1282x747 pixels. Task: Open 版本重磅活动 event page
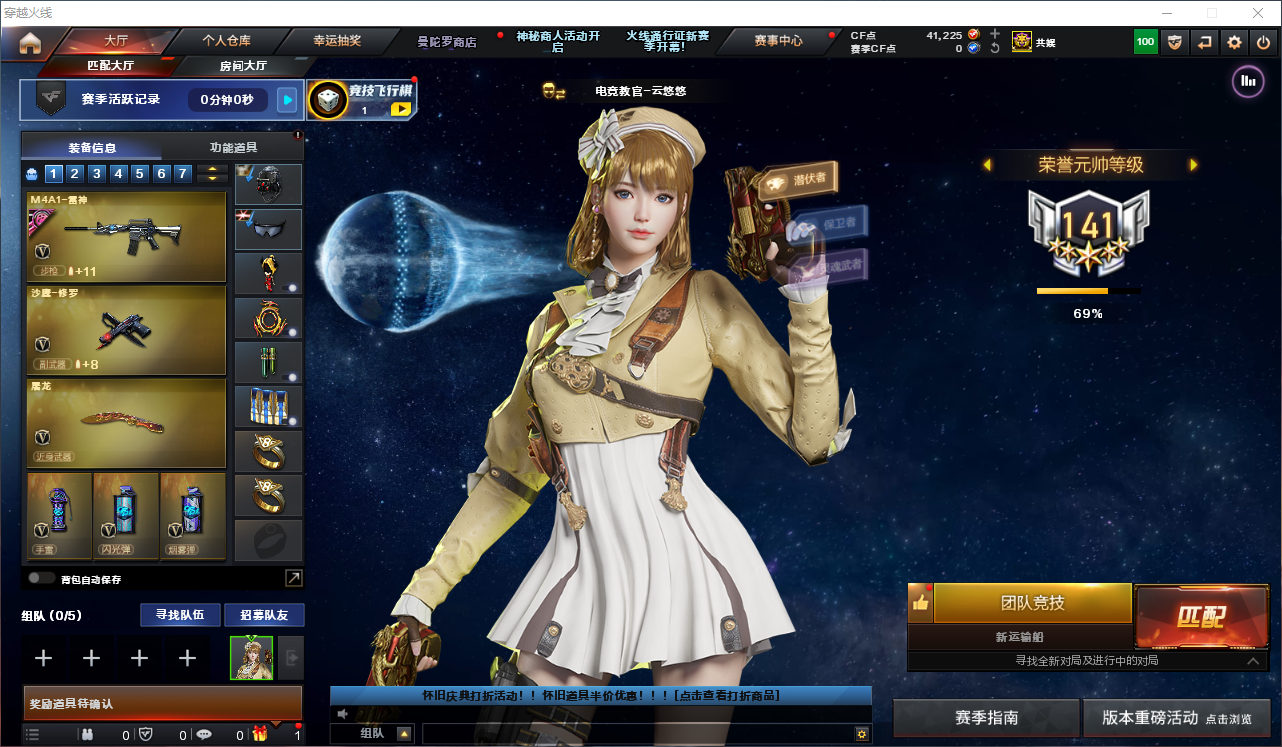click(x=1176, y=718)
